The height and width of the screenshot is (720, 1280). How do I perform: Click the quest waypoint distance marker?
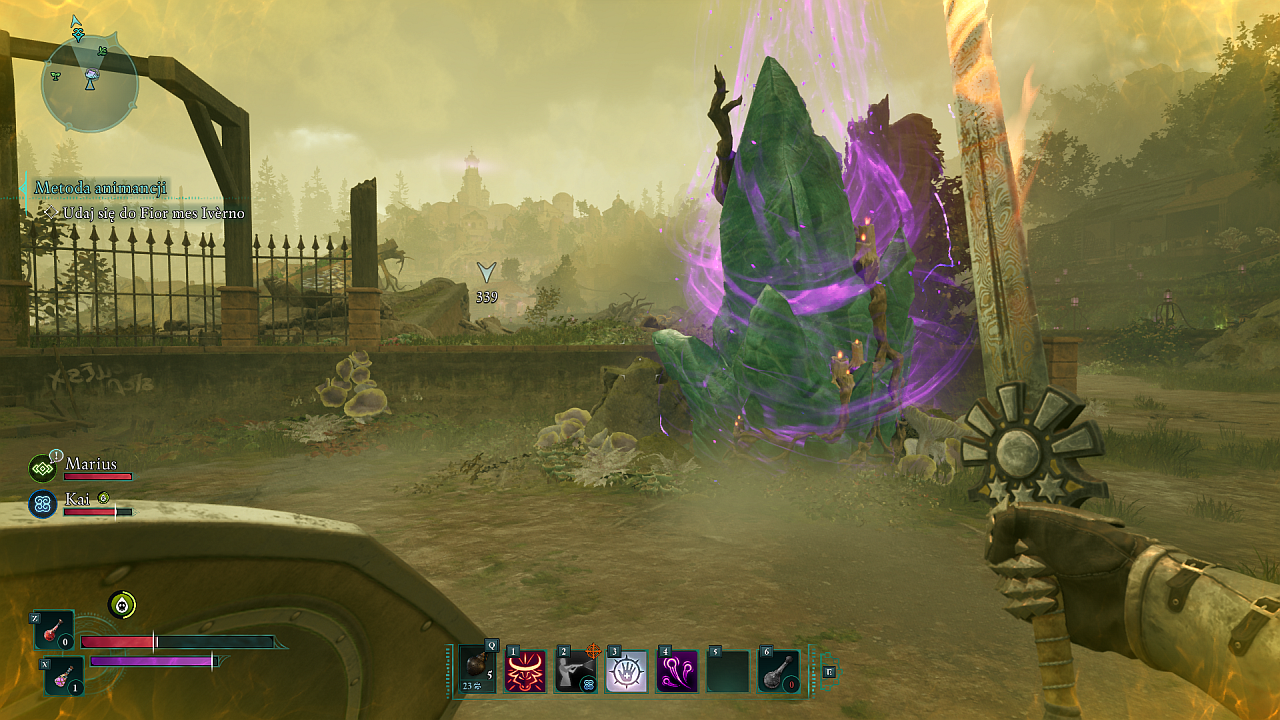pyautogui.click(x=487, y=282)
